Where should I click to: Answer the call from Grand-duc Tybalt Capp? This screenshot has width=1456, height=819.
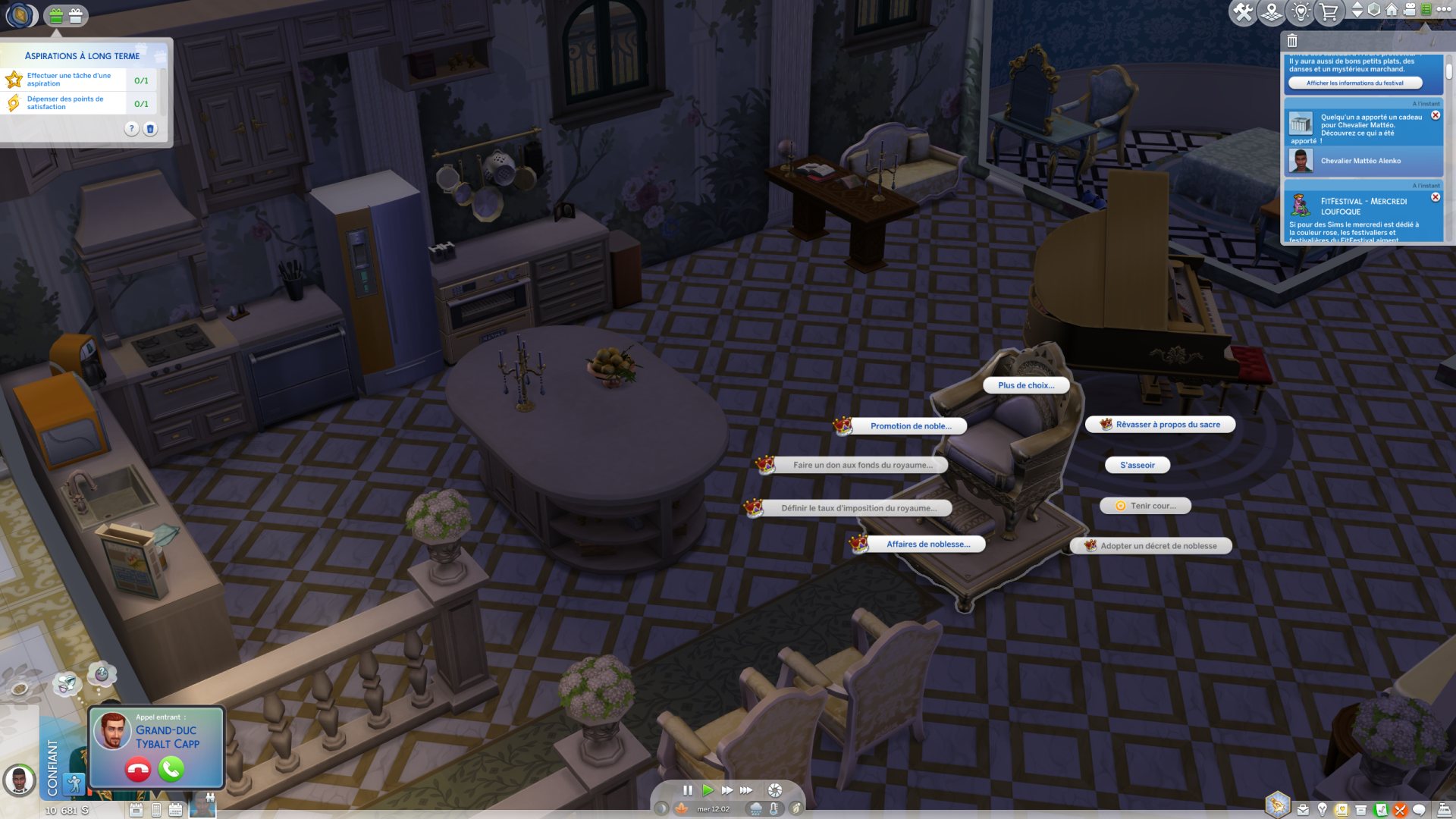click(x=171, y=770)
